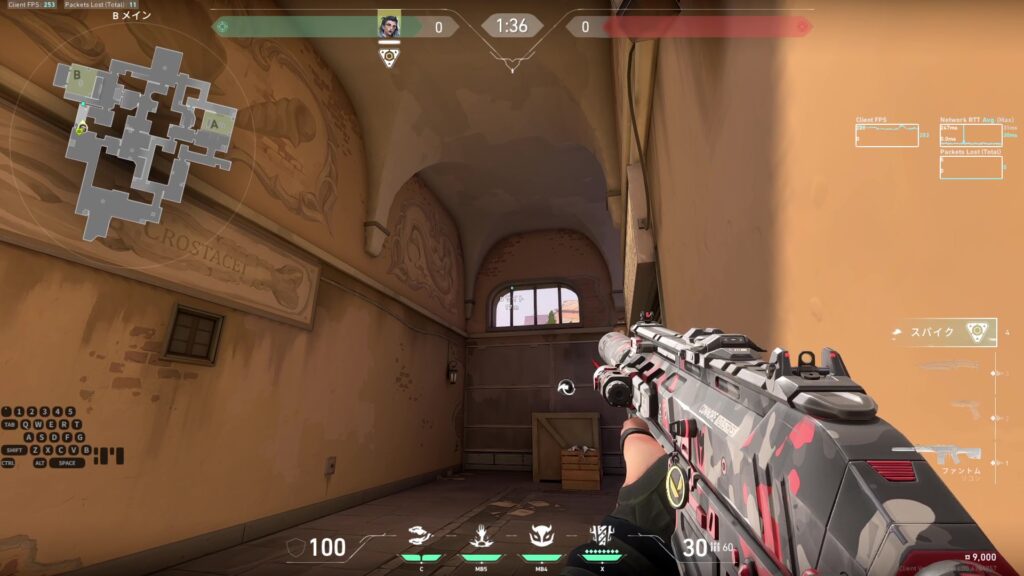Click the Network RTT graph
This screenshot has height=576, width=1024.
(x=970, y=135)
